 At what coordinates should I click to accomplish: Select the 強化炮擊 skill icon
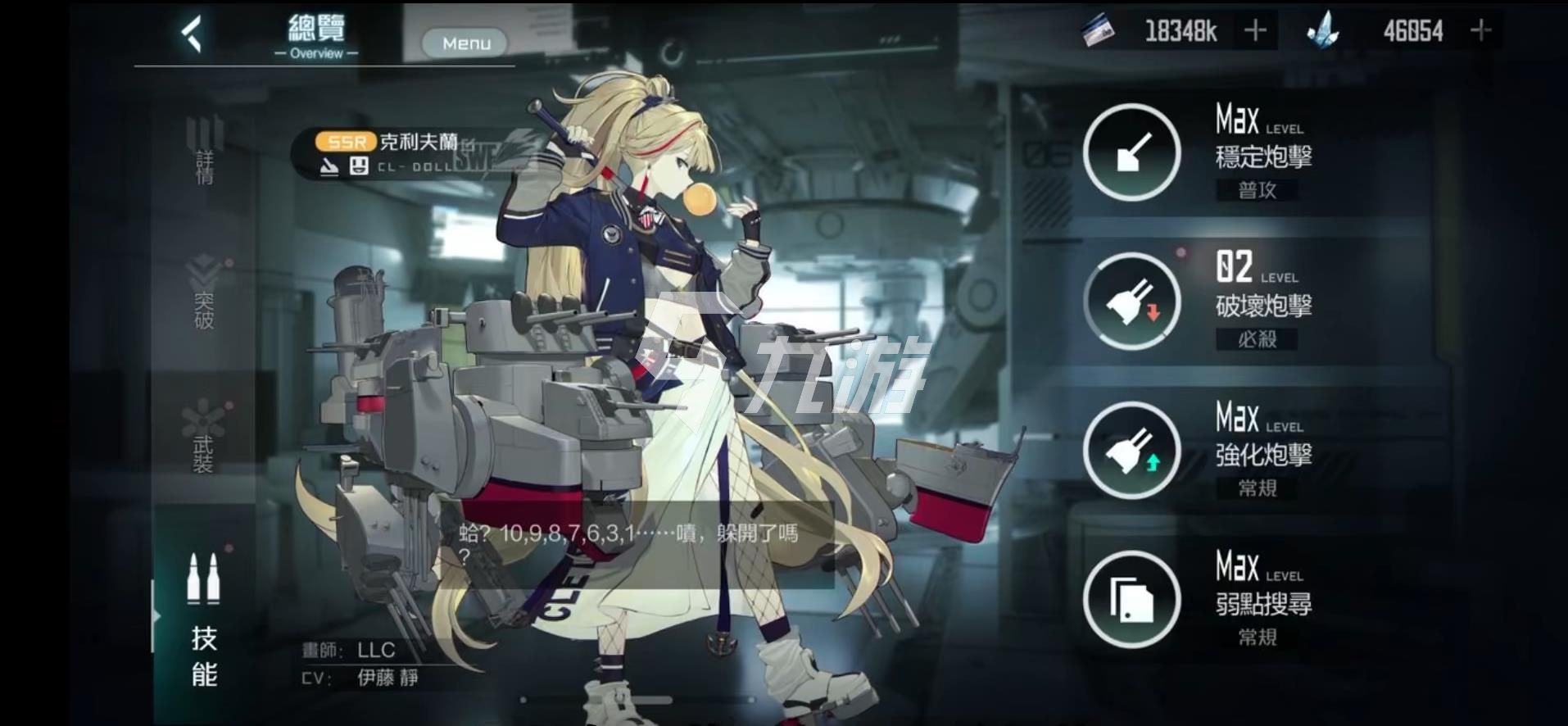1131,451
